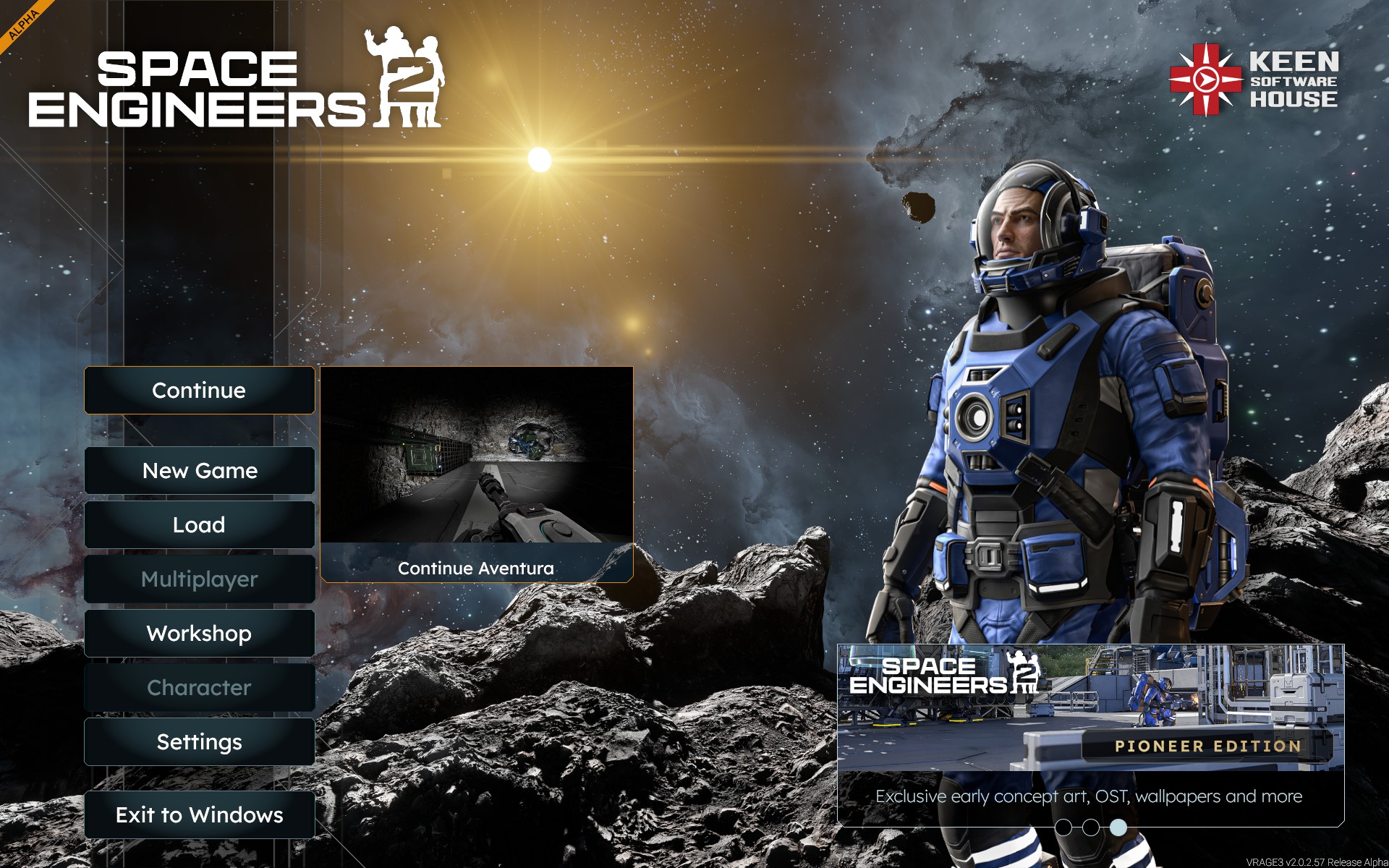
Task: Click the Continue Aventura save thumbnail
Action: click(x=476, y=474)
